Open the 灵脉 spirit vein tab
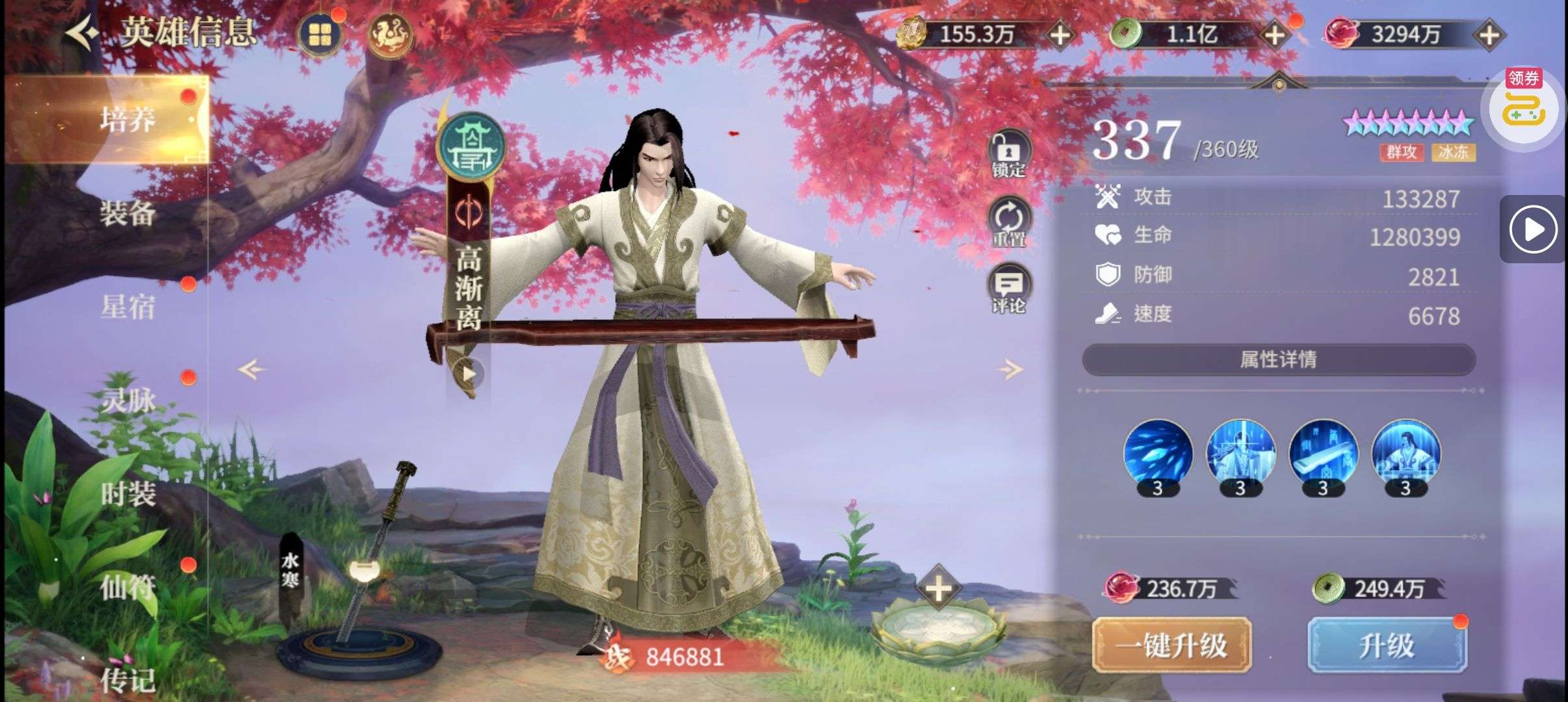 click(x=127, y=400)
